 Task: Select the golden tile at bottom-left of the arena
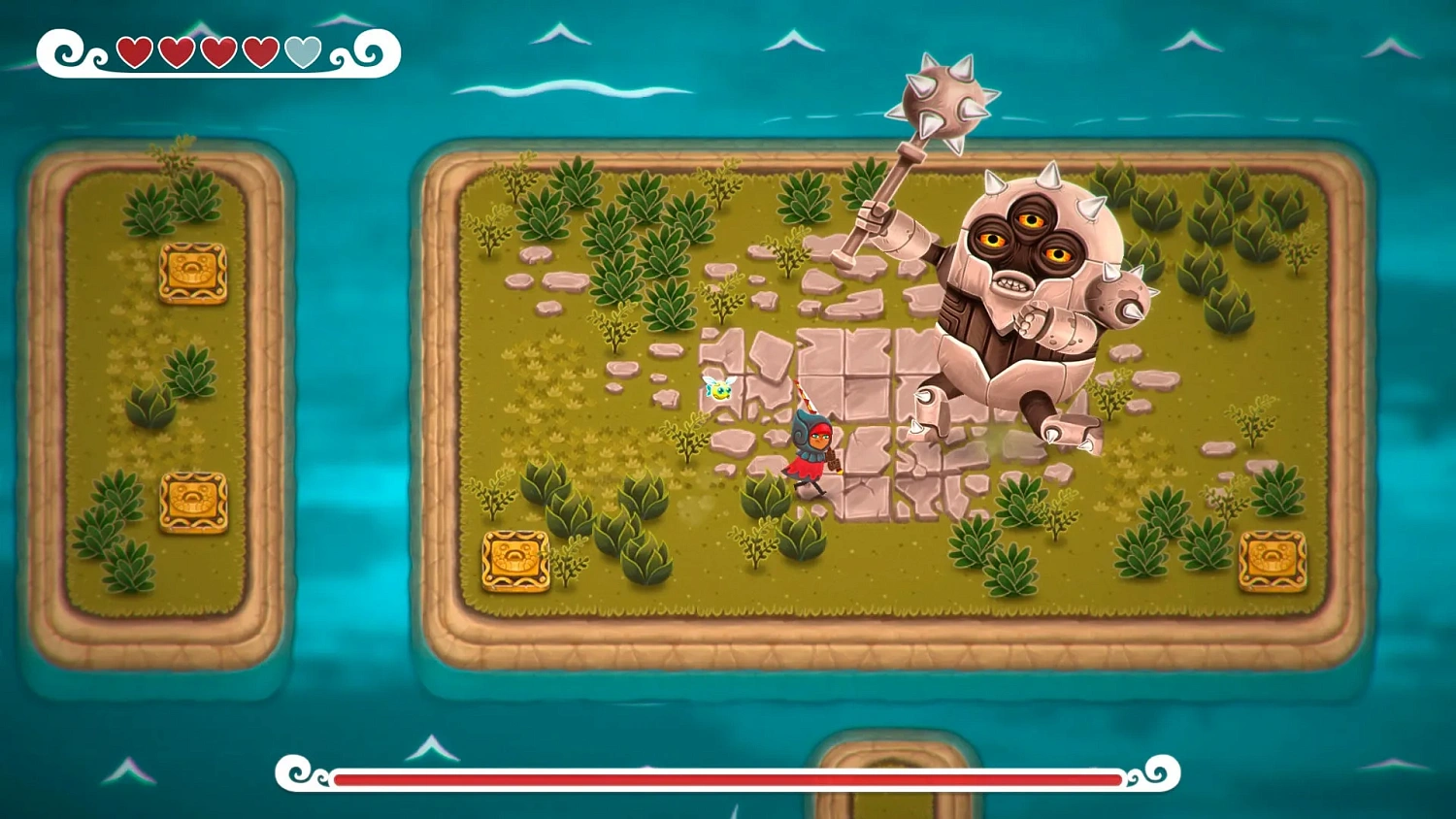pyautogui.click(x=514, y=562)
